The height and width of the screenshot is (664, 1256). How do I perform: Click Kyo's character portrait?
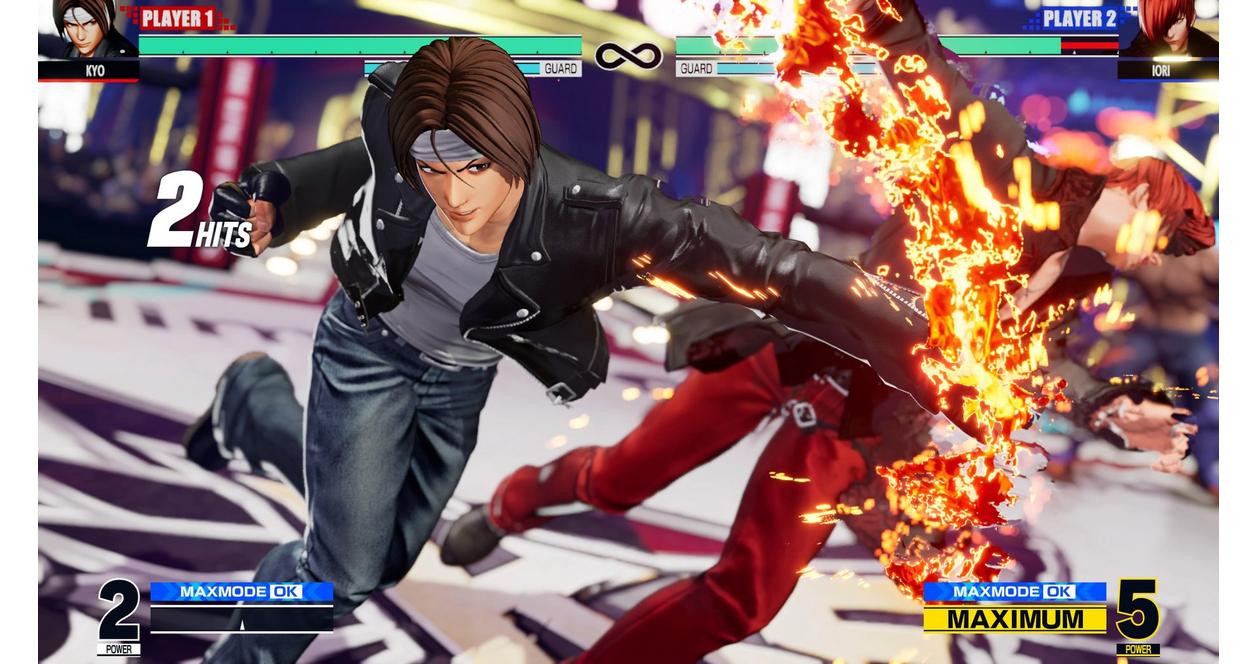coord(88,30)
